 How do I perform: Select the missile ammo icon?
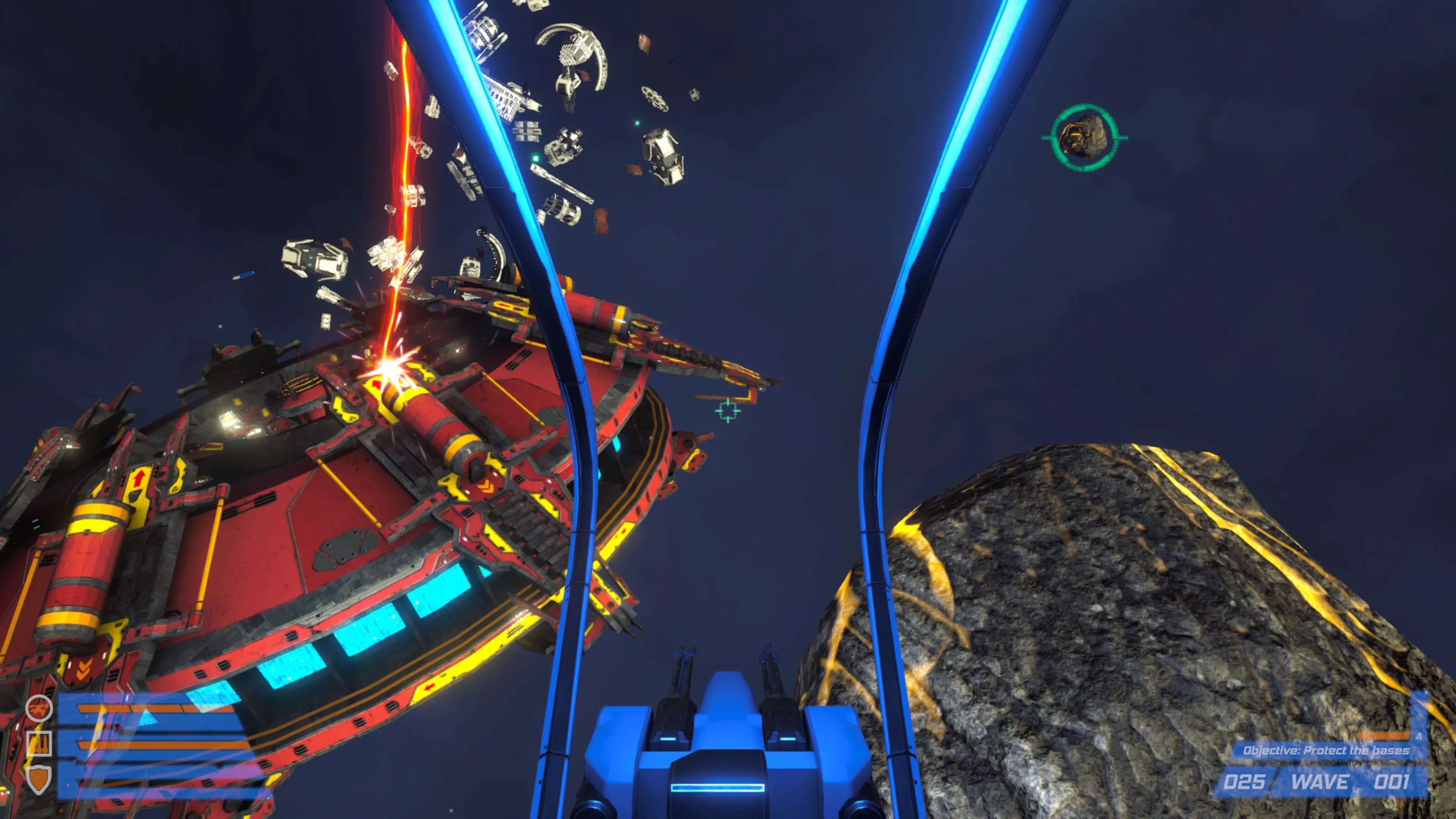pos(39,743)
